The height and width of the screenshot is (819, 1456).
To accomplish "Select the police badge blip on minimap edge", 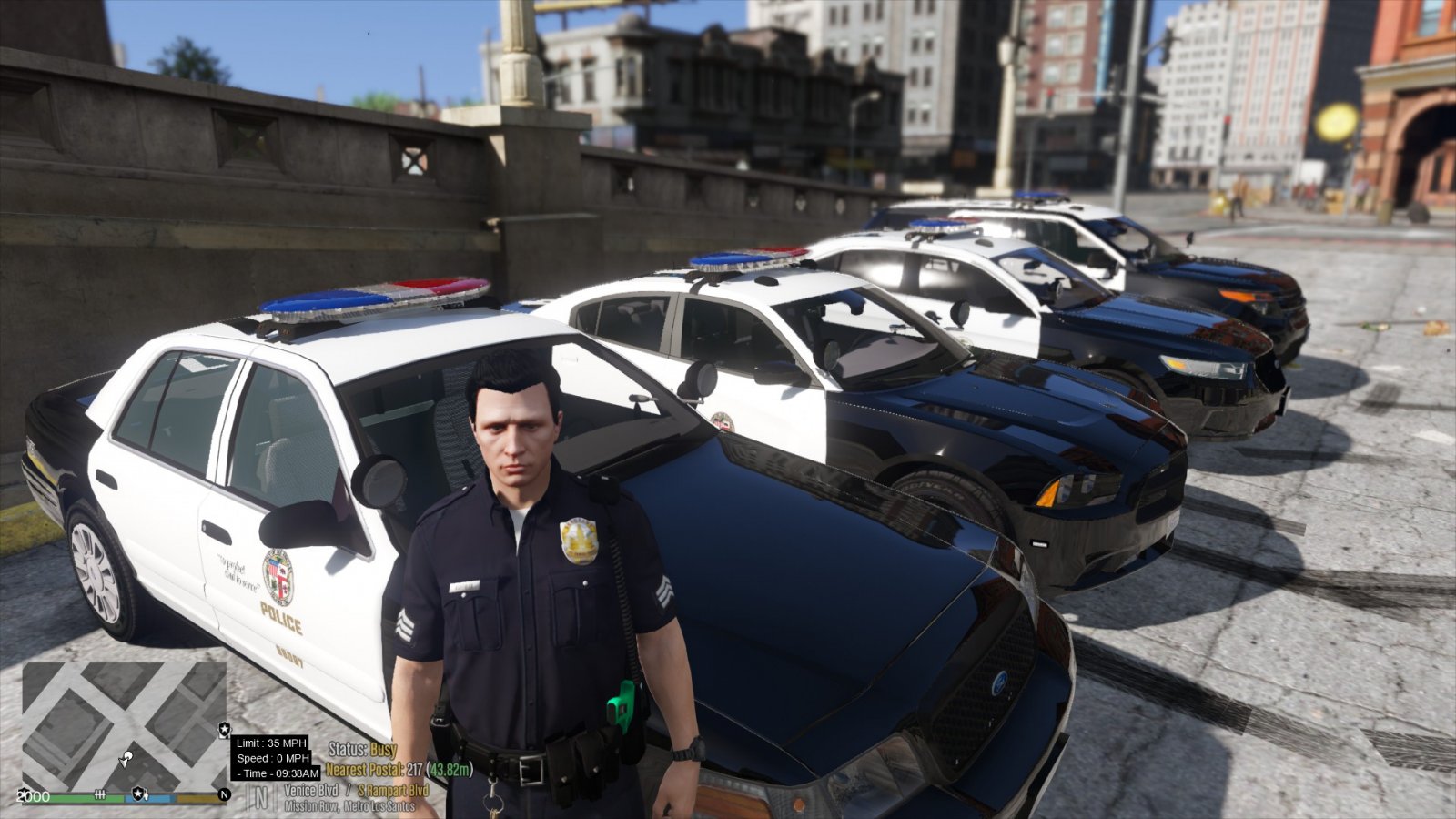I will (225, 730).
